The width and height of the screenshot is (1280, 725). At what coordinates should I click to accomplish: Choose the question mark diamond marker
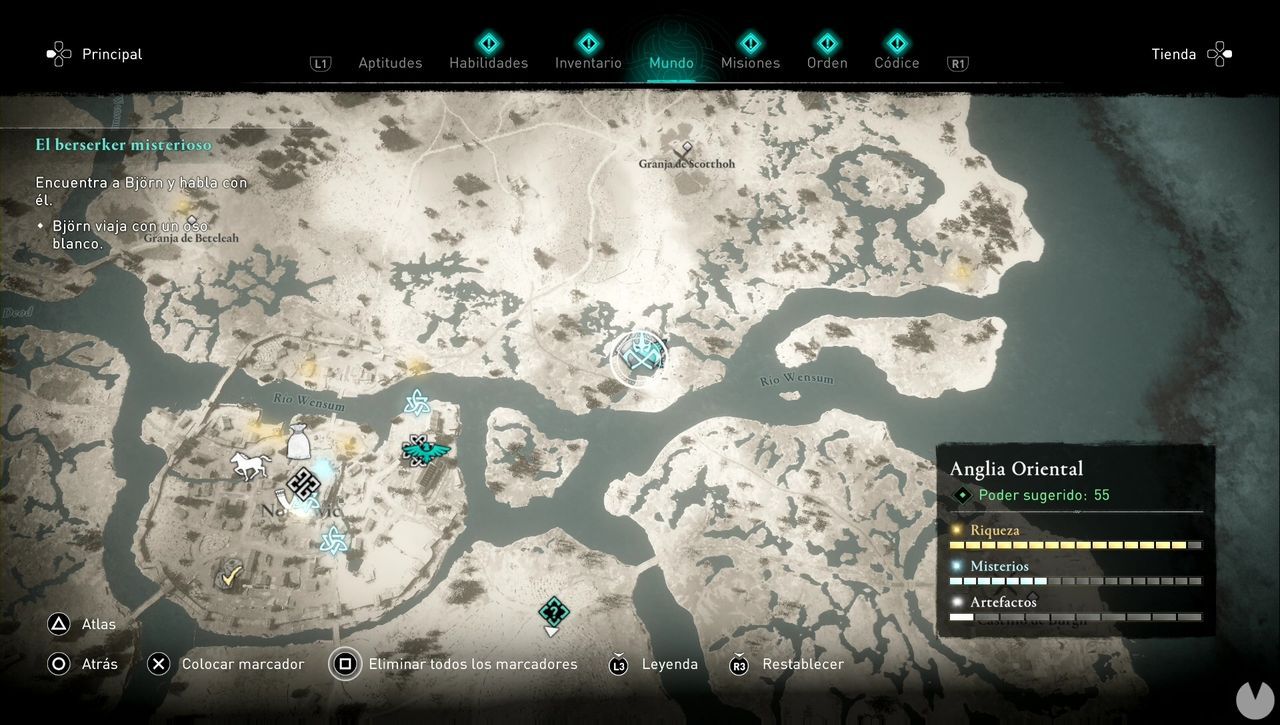[x=553, y=612]
